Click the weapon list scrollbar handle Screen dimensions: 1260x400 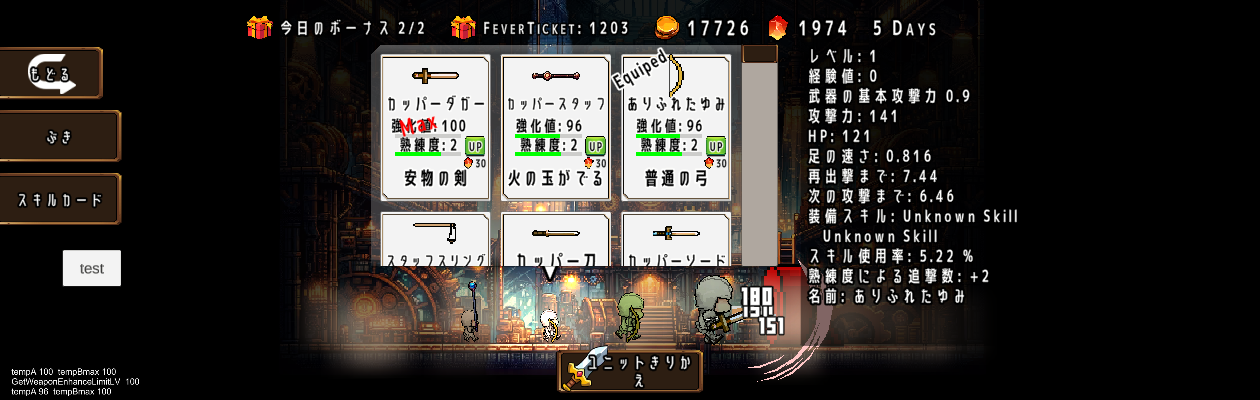tap(760, 54)
